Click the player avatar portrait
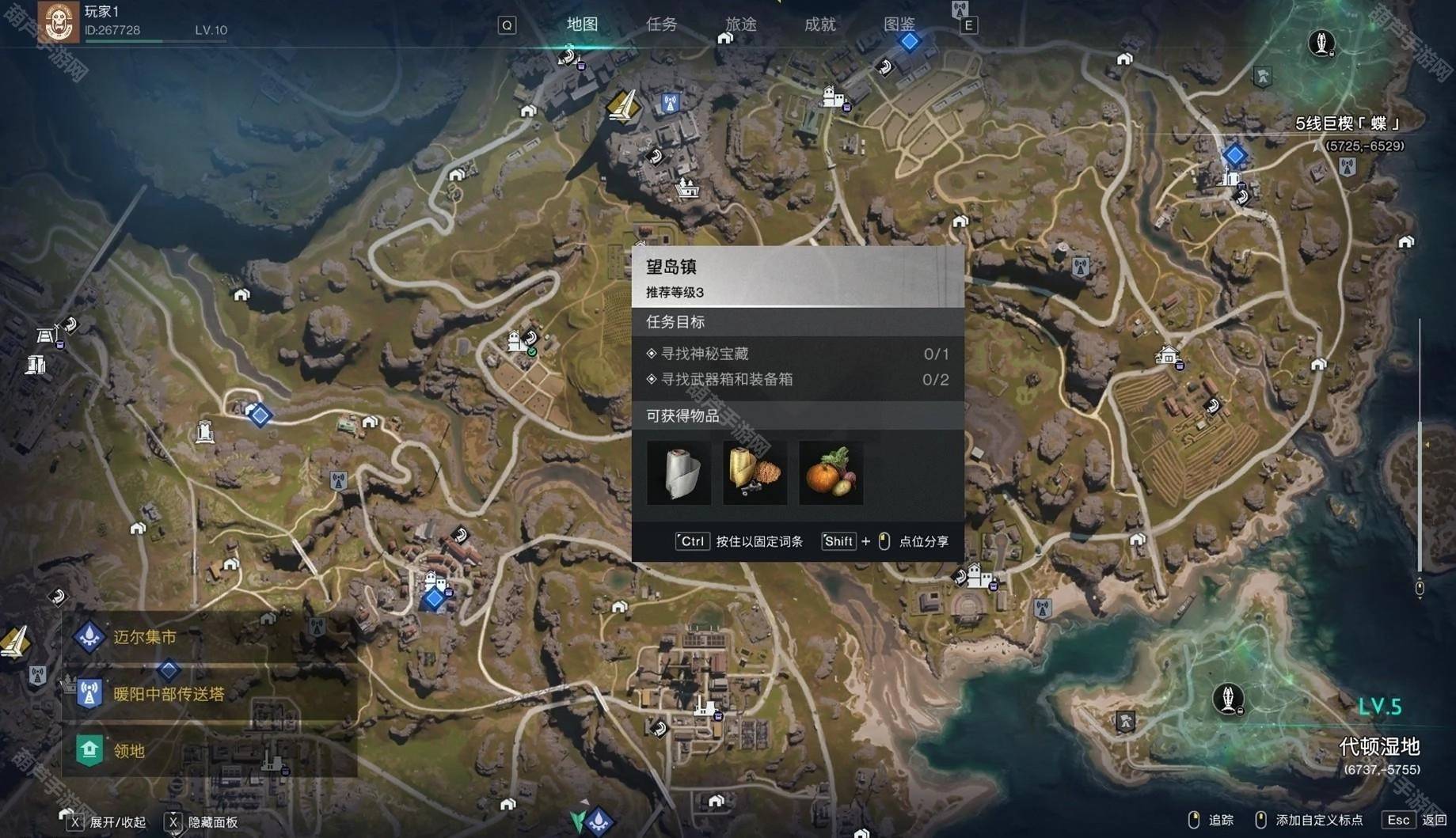This screenshot has height=838, width=1456. pyautogui.click(x=59, y=21)
